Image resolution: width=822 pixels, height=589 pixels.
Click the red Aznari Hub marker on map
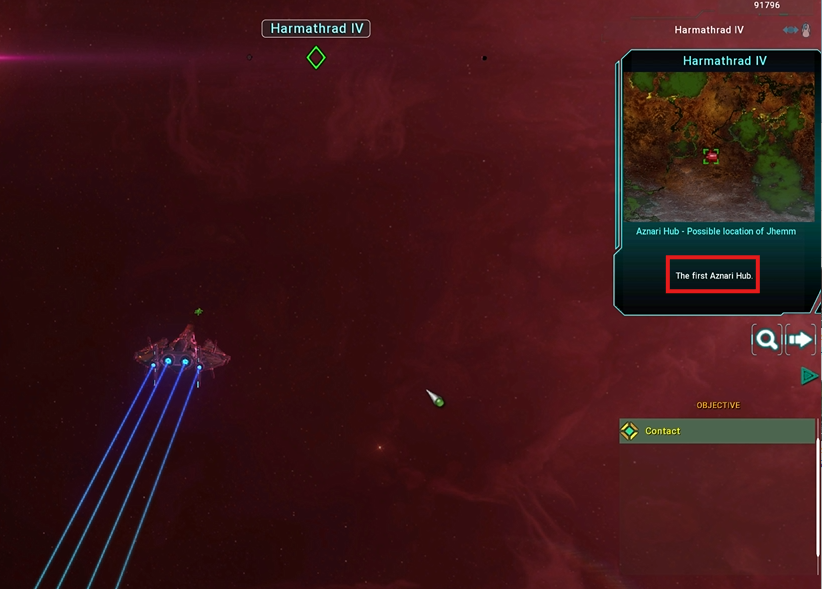coord(711,156)
